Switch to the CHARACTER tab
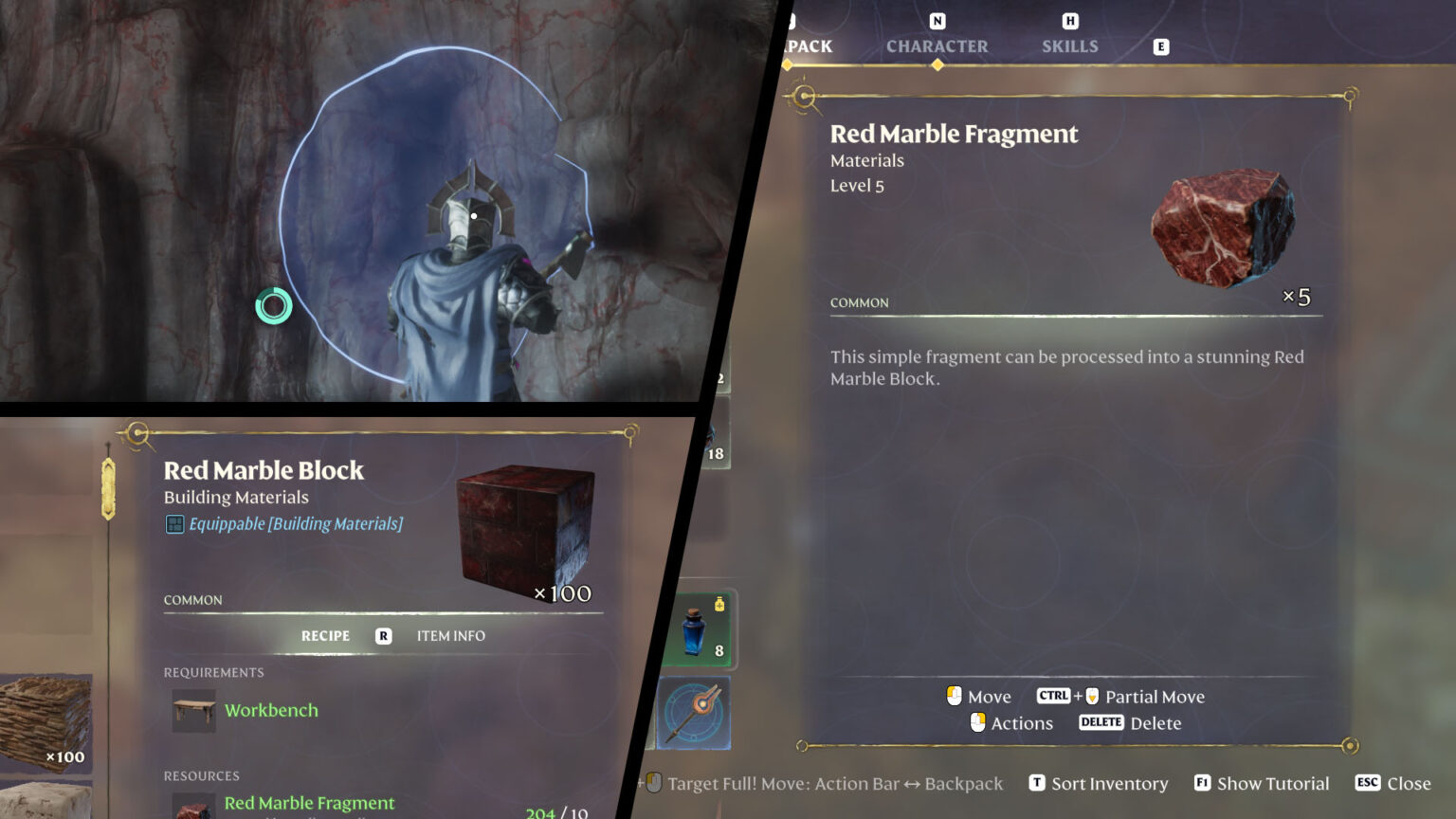 tap(937, 45)
